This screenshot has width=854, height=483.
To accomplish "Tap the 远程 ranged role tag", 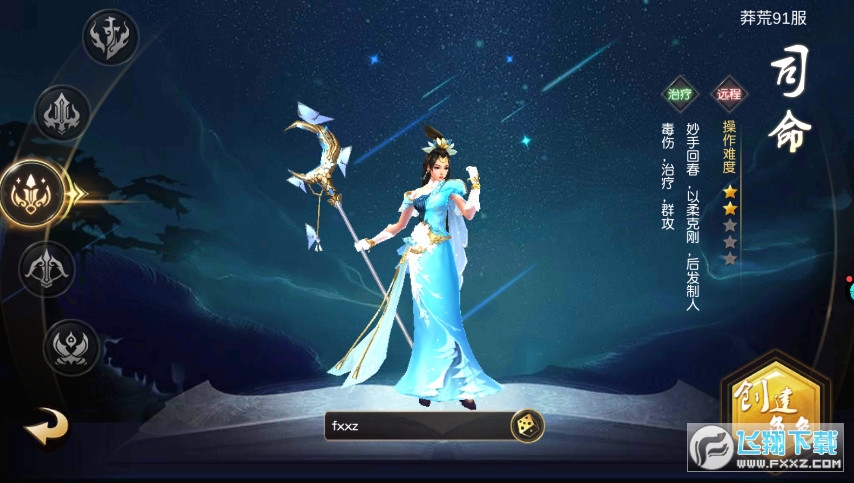I will [x=729, y=95].
